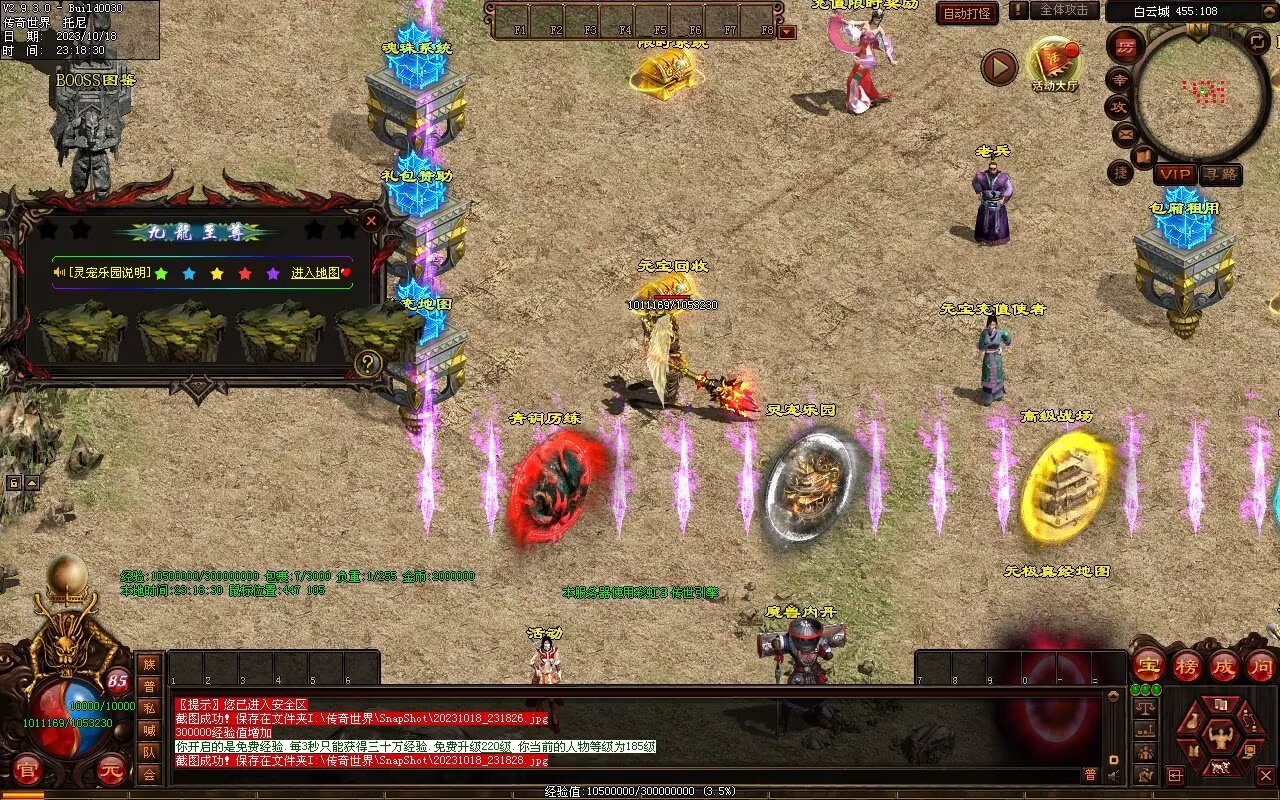The image size is (1280, 800).
Task: Click the round play arrow button
Action: 998,67
